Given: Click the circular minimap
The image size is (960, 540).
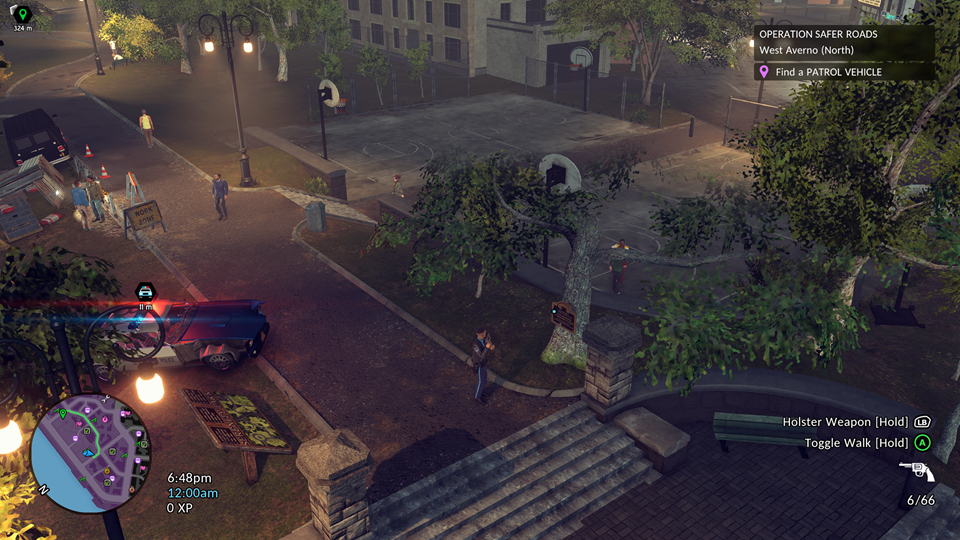Looking at the screenshot, I should pyautogui.click(x=89, y=454).
